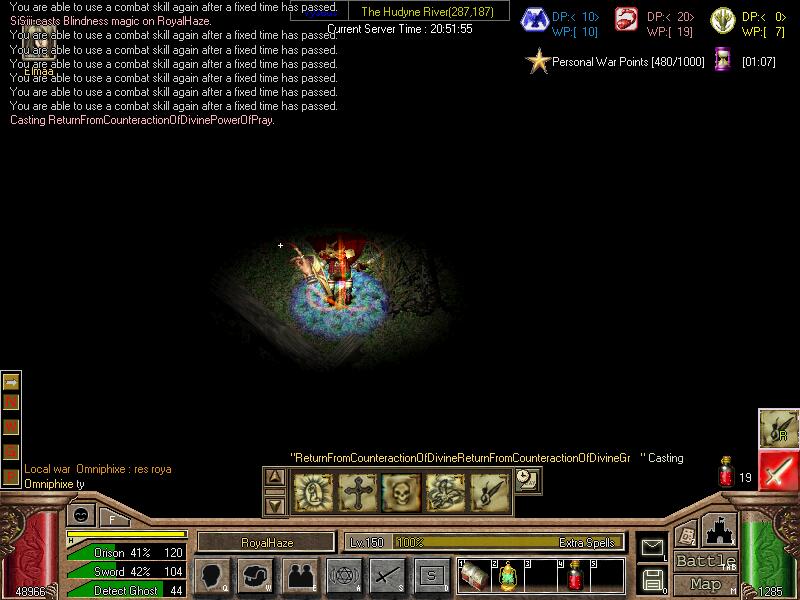Use the treasure chest in quick slot 1
Image resolution: width=800 pixels, height=600 pixels.
(x=474, y=576)
